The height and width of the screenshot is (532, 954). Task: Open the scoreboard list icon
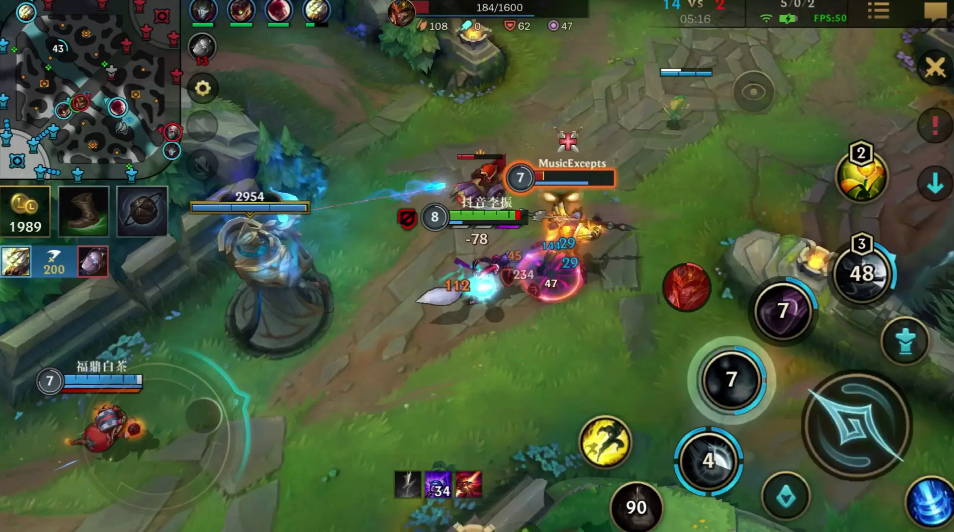point(878,11)
